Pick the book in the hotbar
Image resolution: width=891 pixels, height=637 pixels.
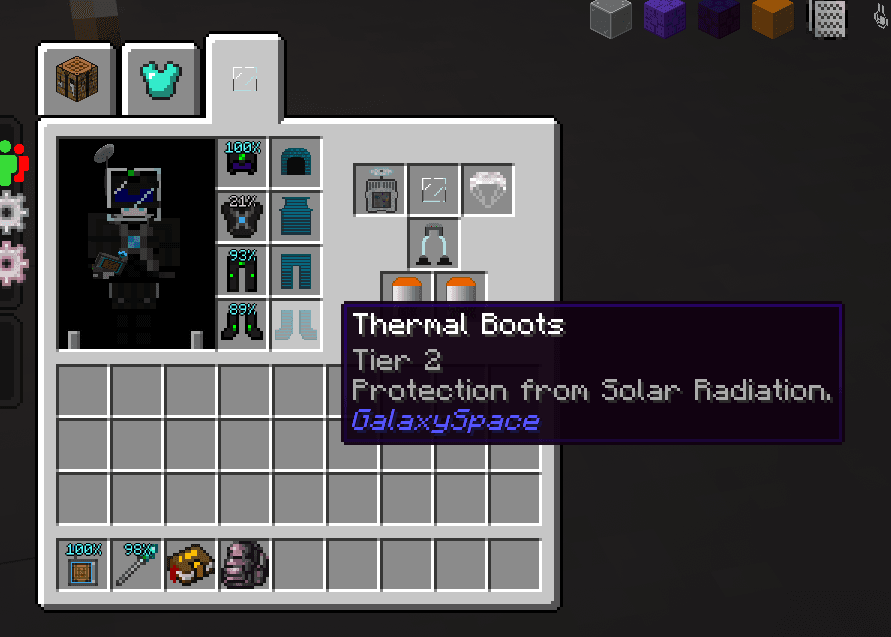tap(191, 565)
